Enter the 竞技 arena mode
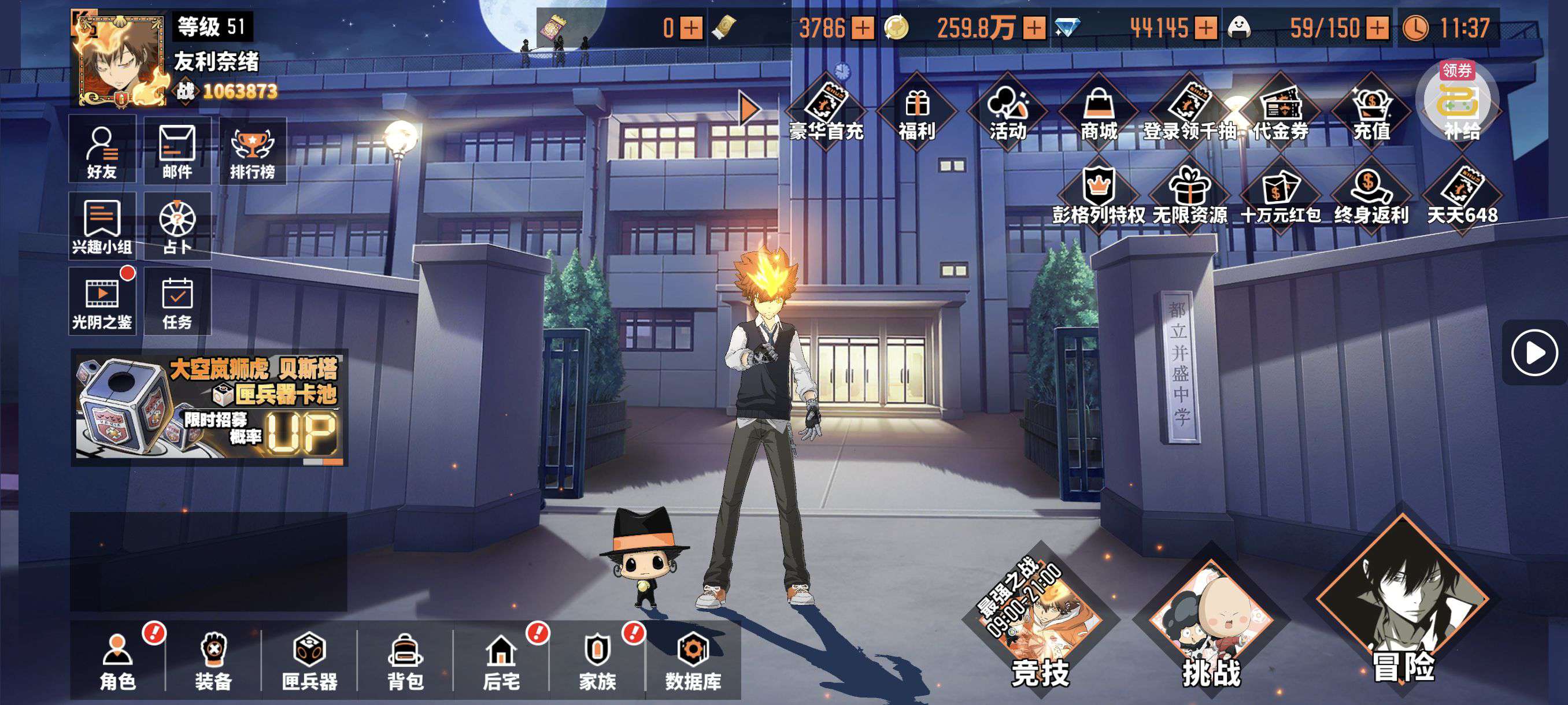The width and height of the screenshot is (1568, 705). (1040, 626)
